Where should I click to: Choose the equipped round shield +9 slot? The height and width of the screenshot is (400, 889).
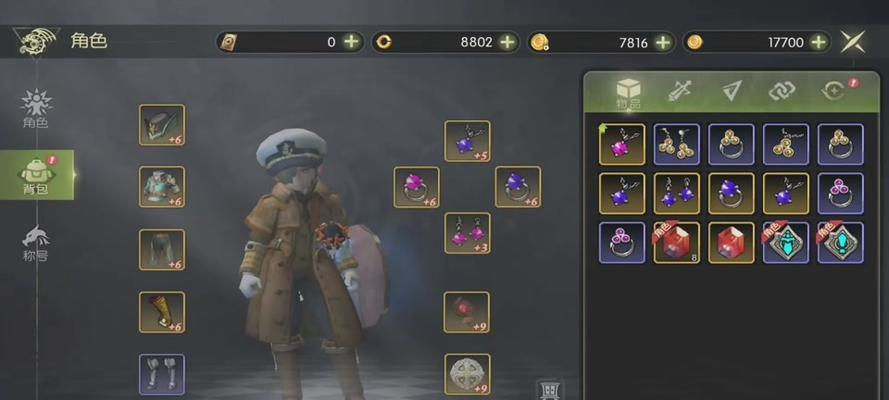point(467,374)
